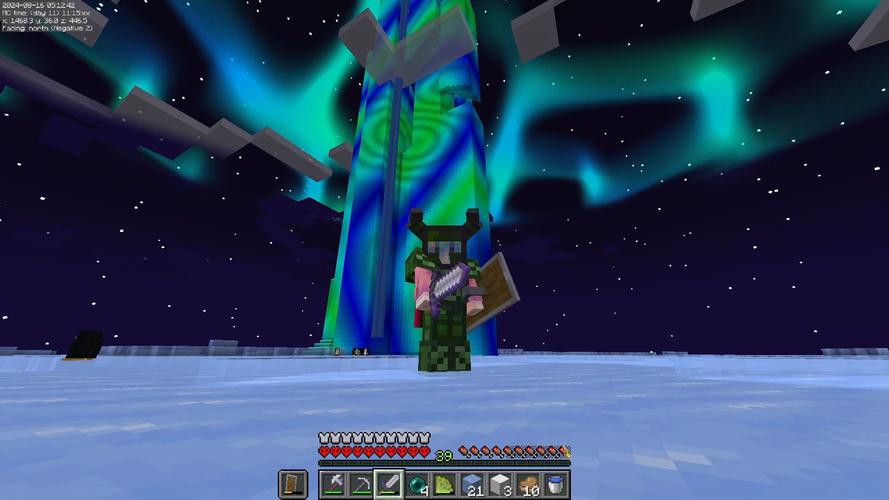Choose the sword in the hotbar
The image size is (889, 500).
point(389,485)
